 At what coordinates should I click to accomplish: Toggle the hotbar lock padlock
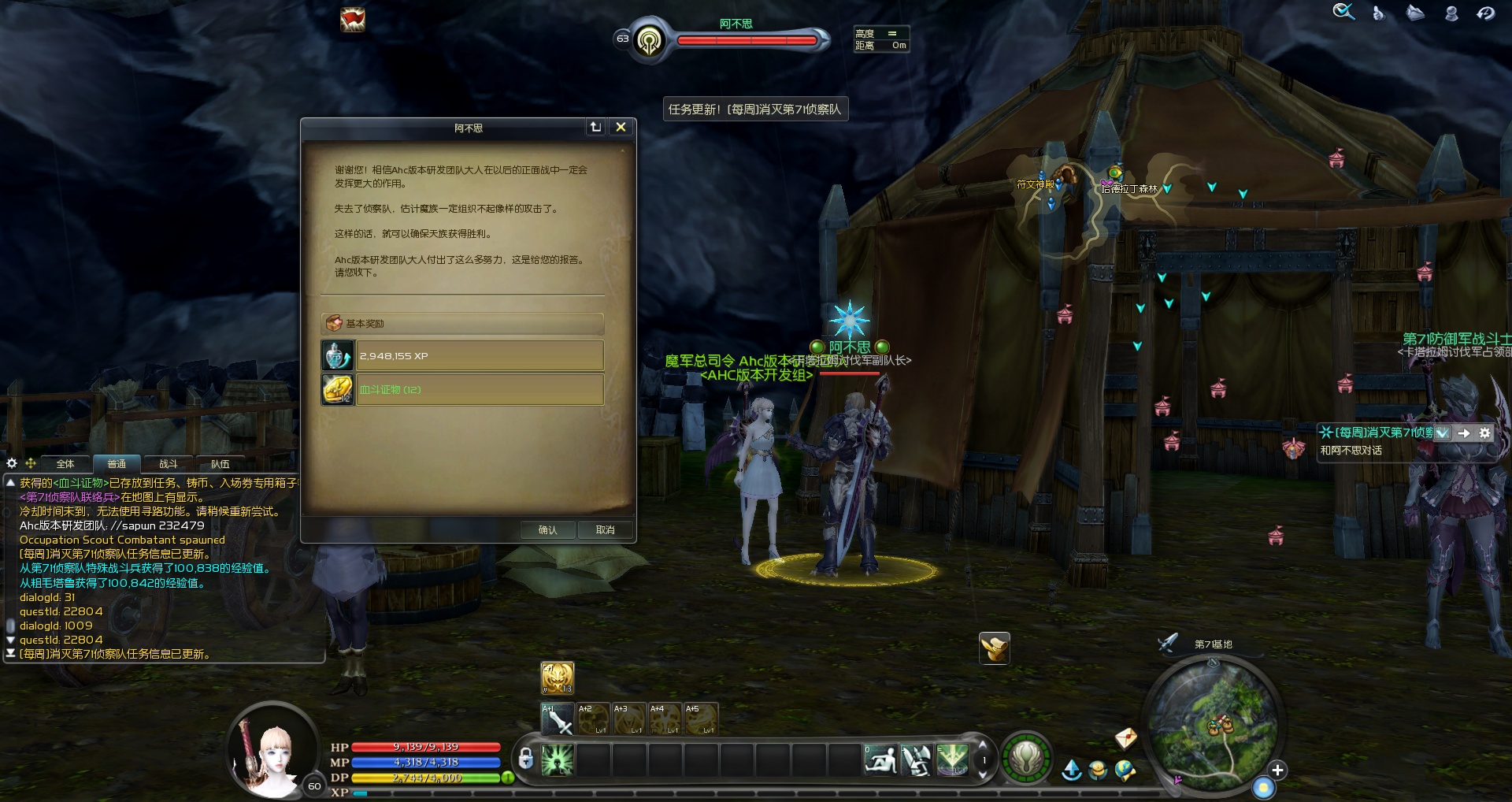(x=526, y=759)
